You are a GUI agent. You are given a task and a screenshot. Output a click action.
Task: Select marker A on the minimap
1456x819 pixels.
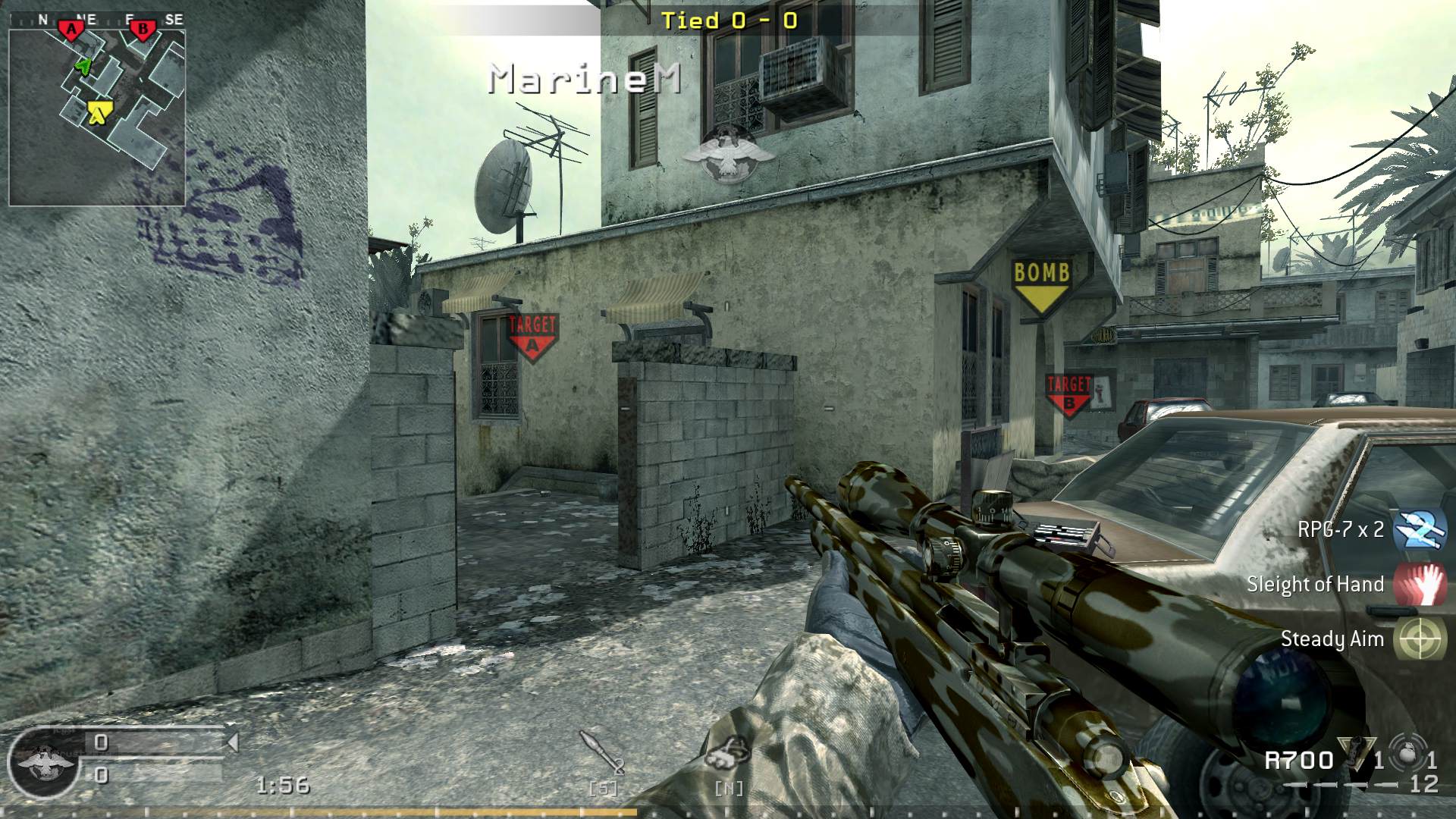pyautogui.click(x=71, y=28)
